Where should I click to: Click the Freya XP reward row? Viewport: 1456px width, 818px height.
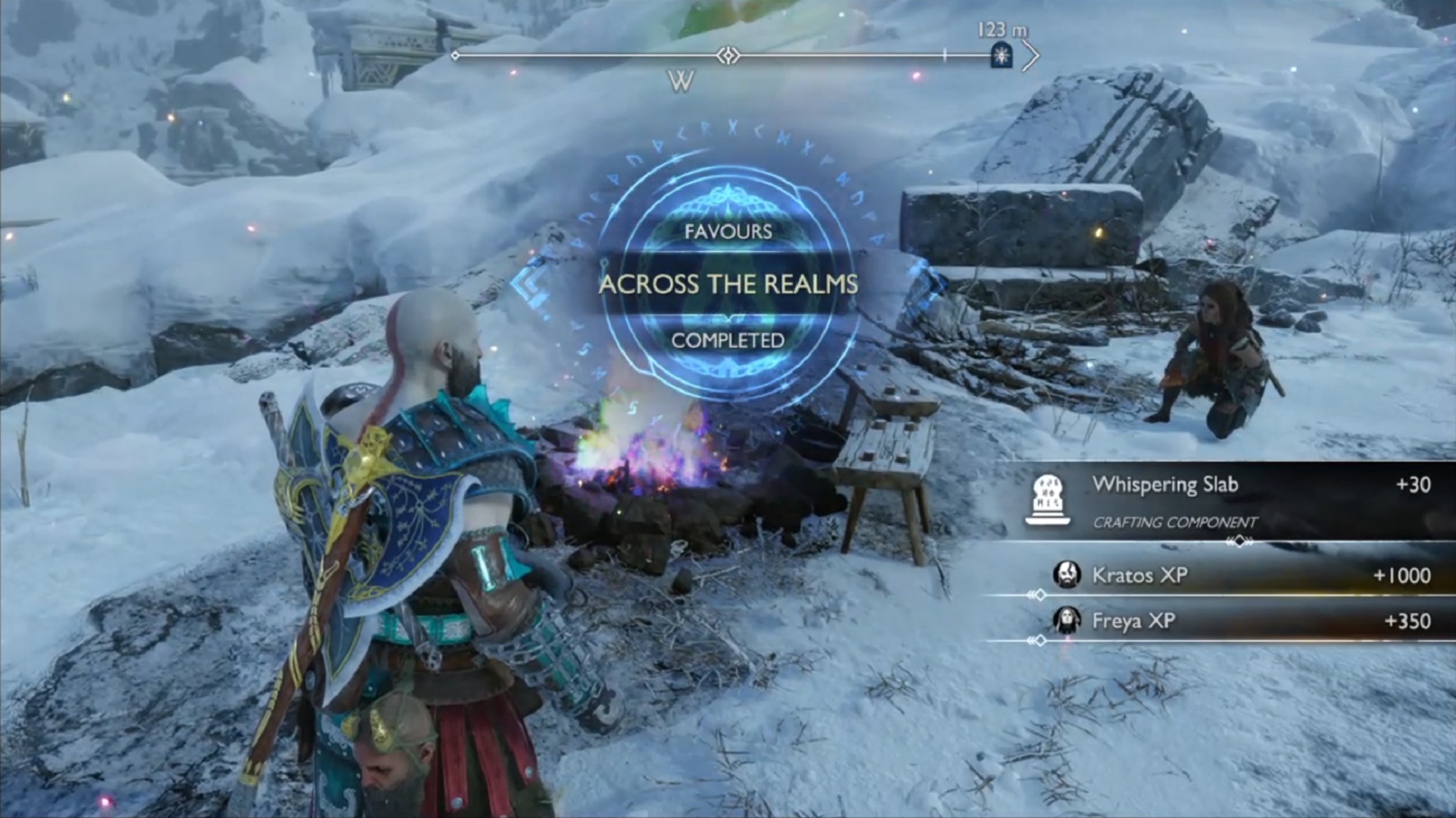coord(1242,621)
